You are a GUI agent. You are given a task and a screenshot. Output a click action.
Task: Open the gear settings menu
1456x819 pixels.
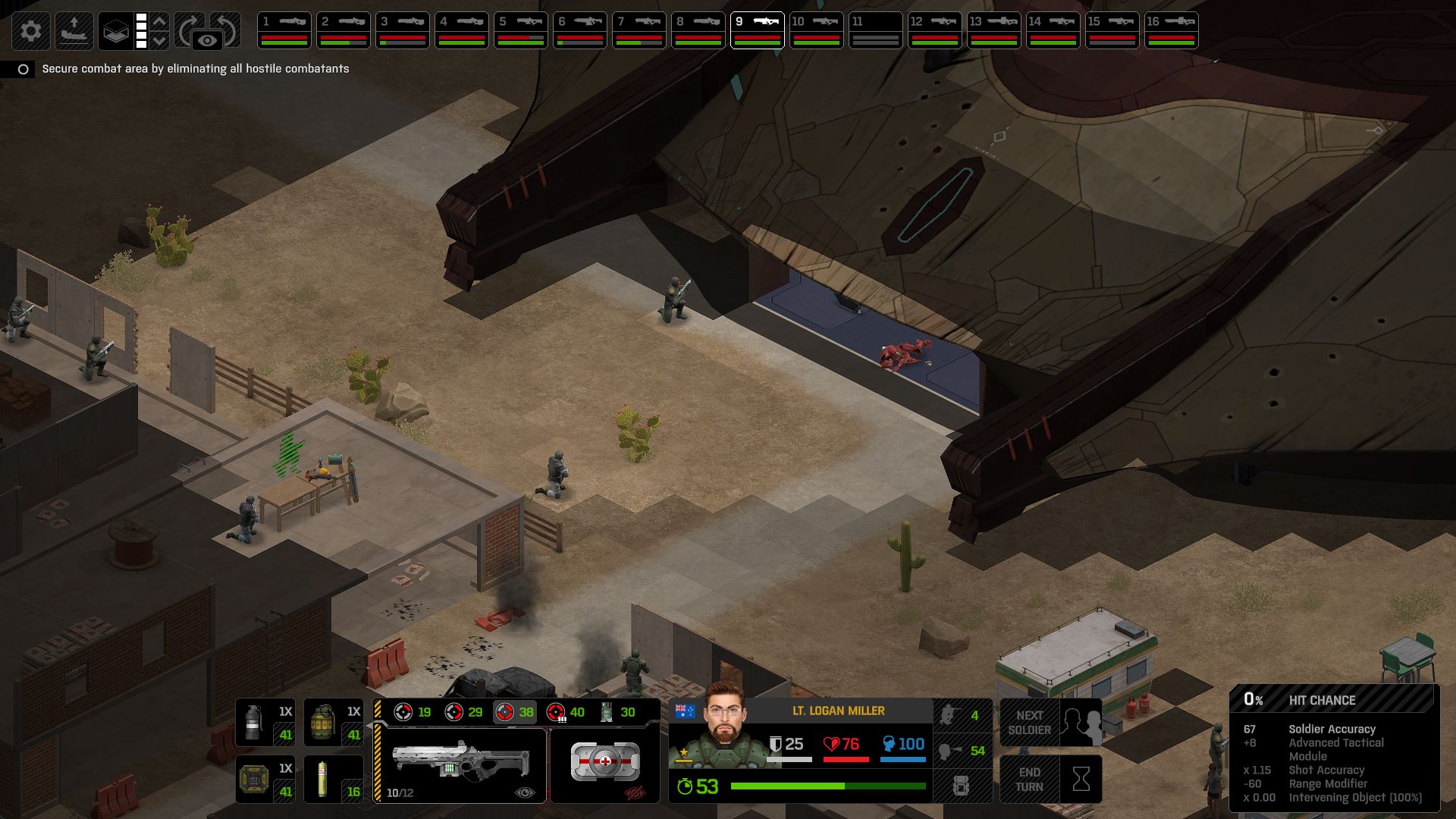31,31
